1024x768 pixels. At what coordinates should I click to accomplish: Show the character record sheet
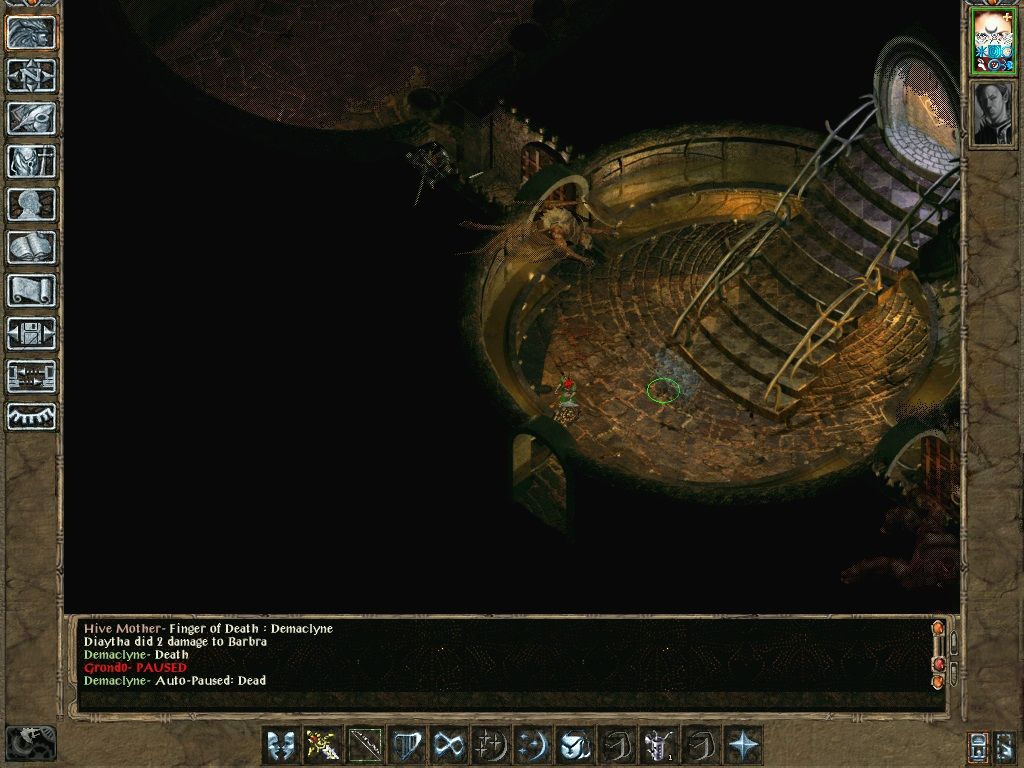[x=32, y=204]
